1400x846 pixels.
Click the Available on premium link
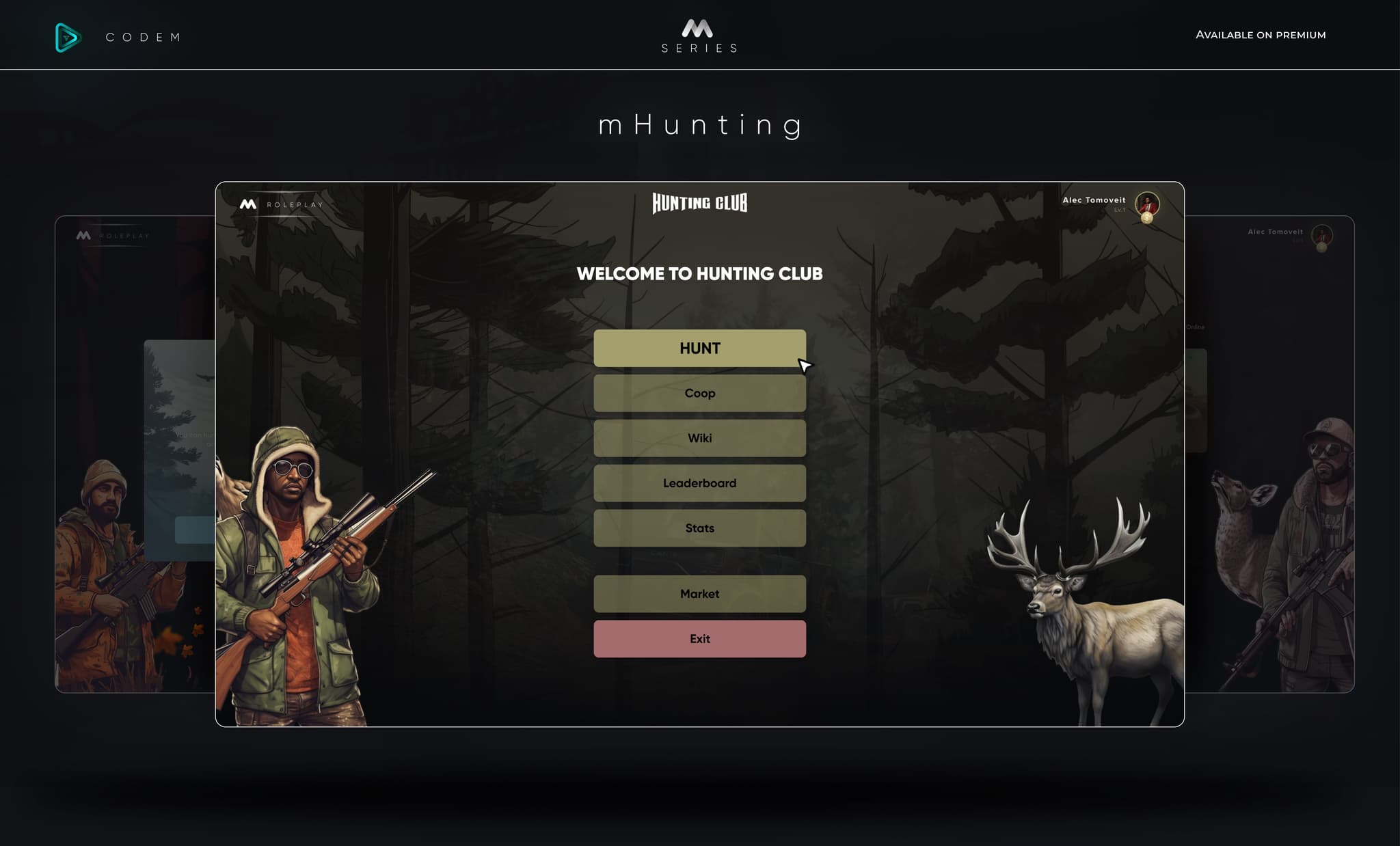point(1261,34)
